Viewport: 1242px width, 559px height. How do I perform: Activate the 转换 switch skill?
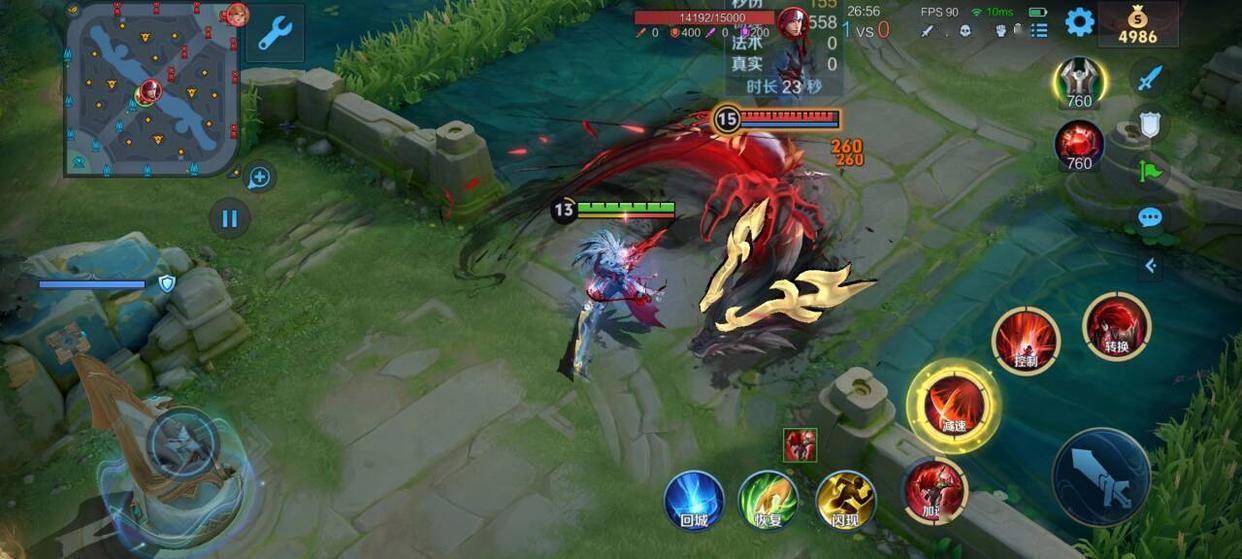tap(1116, 326)
